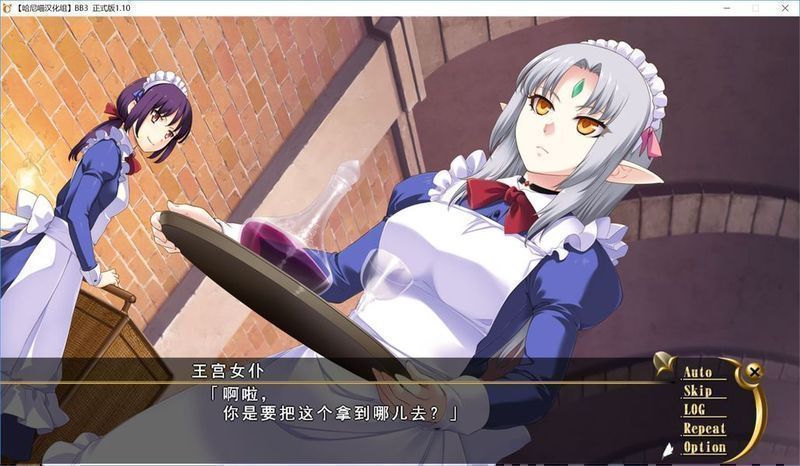Screen dimensions: 800x466
Task: Close the game window from the title bar
Action: pos(782,9)
